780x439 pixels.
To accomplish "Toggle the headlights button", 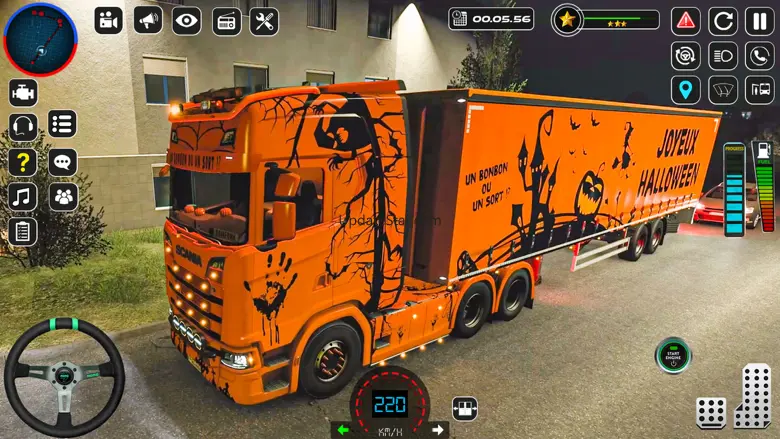I will coord(723,55).
